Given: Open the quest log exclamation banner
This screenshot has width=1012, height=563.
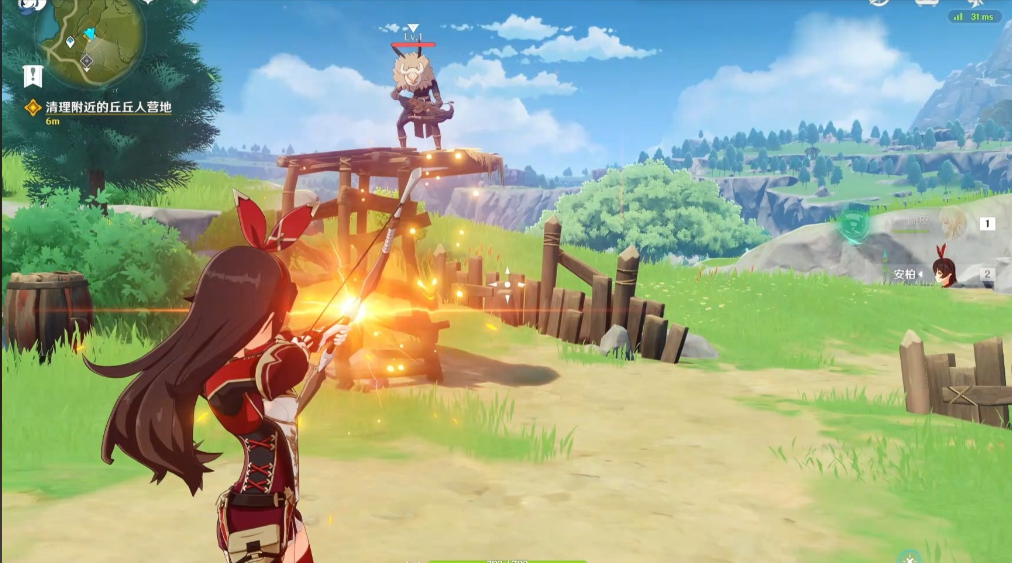Looking at the screenshot, I should tap(33, 76).
